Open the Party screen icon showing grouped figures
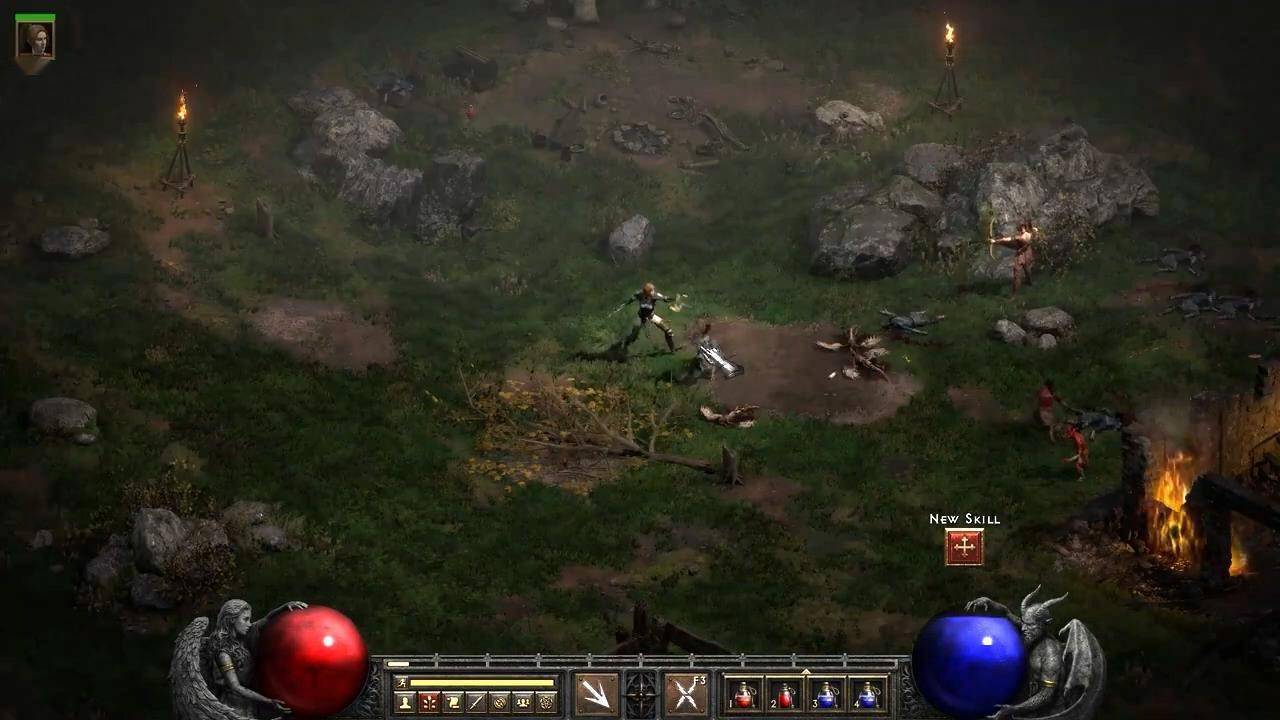Image resolution: width=1280 pixels, height=720 pixels. click(x=522, y=702)
